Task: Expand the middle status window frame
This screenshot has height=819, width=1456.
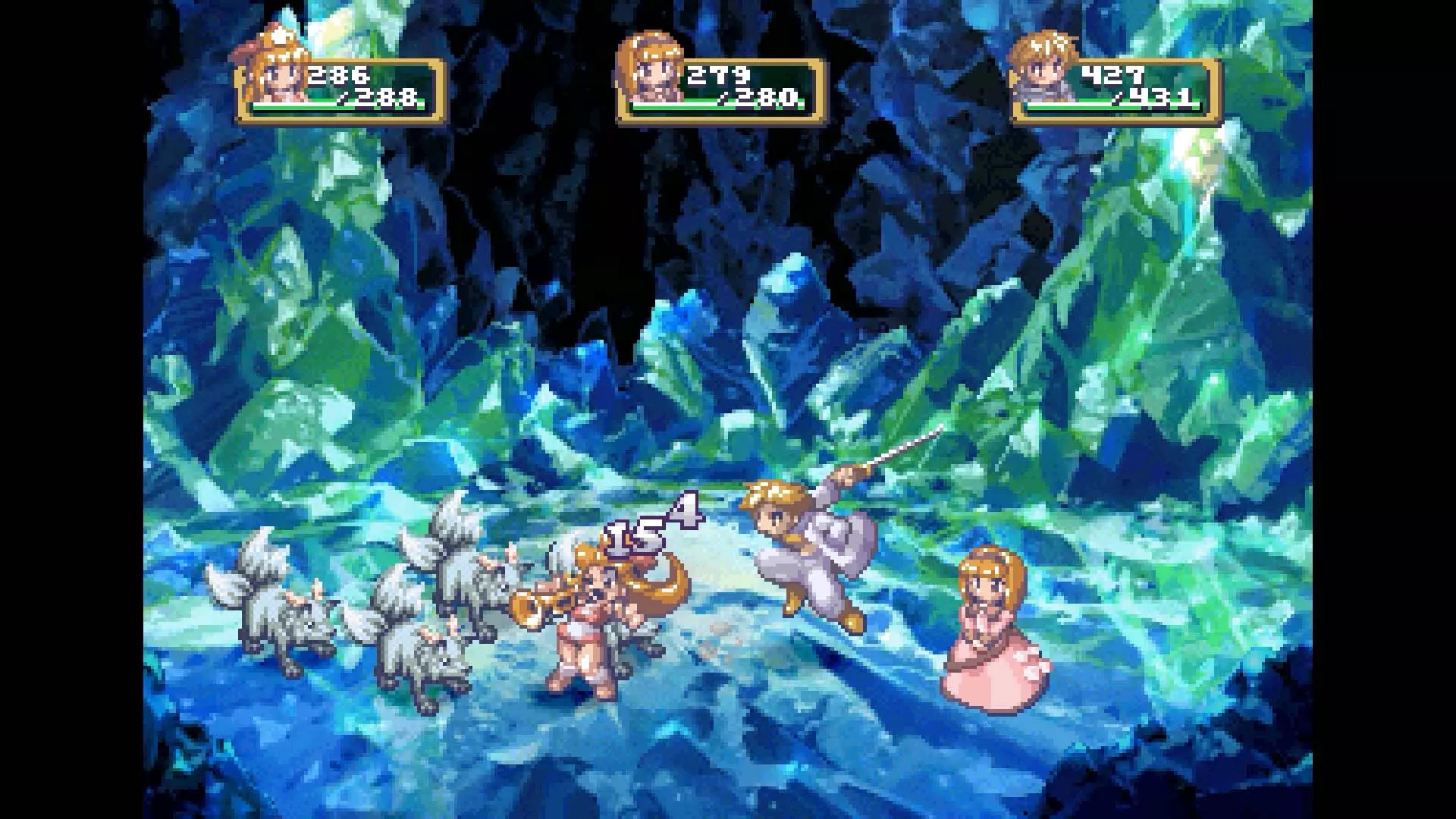Action: (720, 87)
